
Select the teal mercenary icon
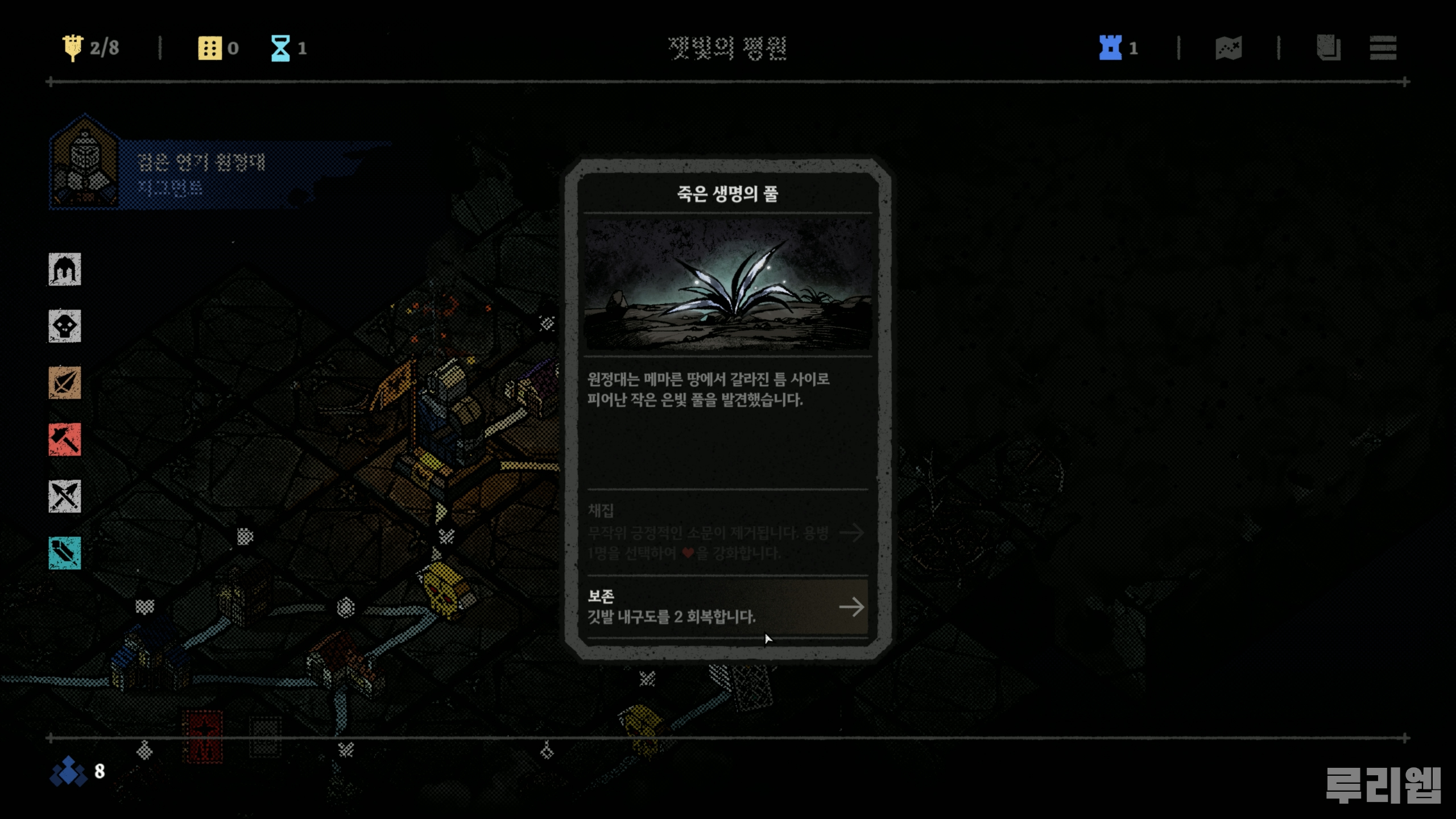pos(65,553)
